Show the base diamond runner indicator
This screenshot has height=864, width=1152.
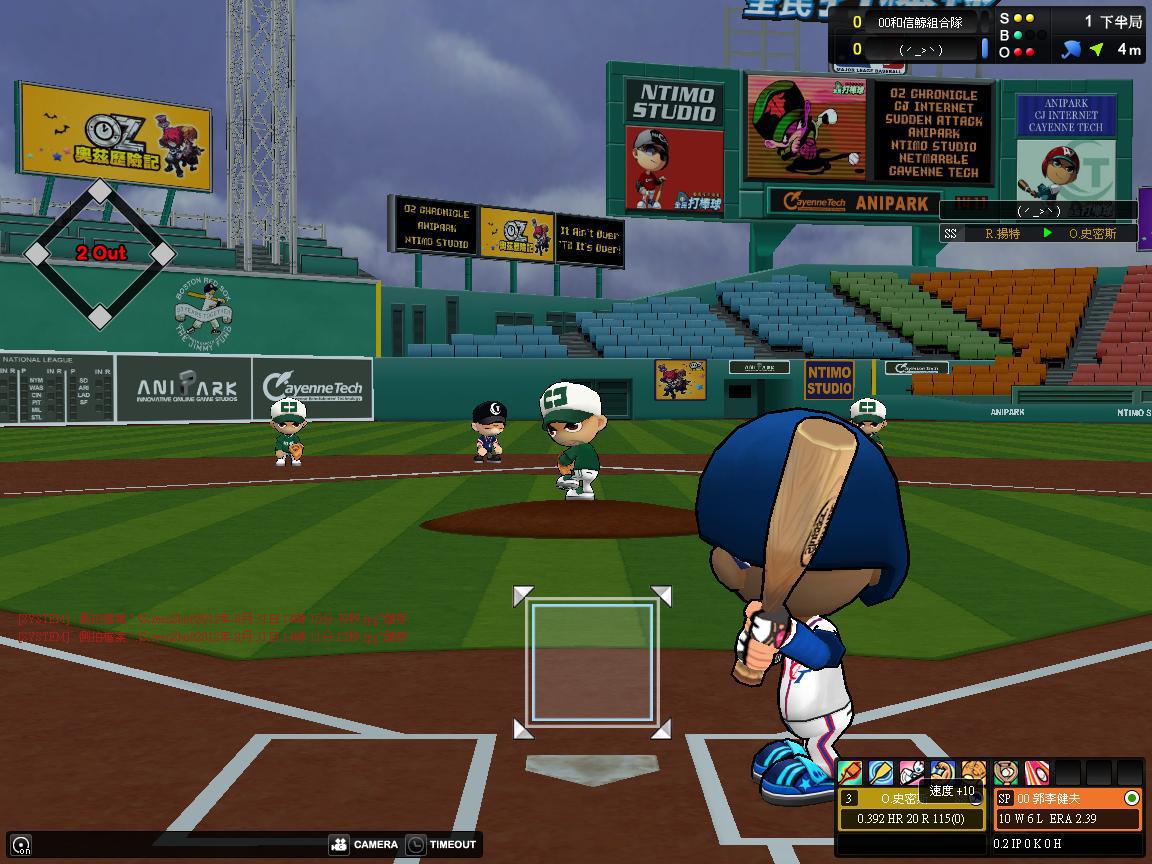coord(100,254)
